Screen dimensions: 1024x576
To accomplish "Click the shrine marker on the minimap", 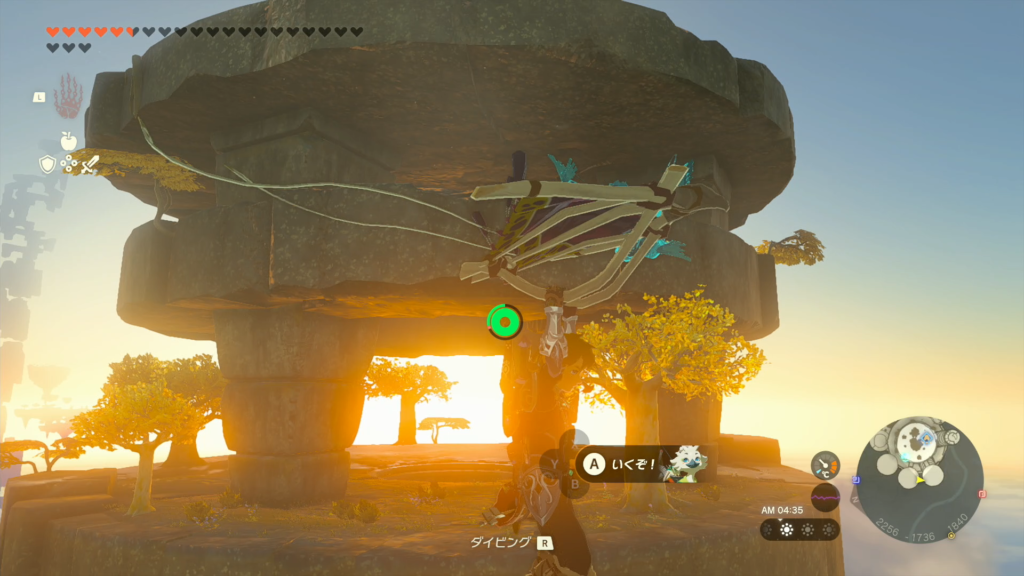I will [x=927, y=437].
